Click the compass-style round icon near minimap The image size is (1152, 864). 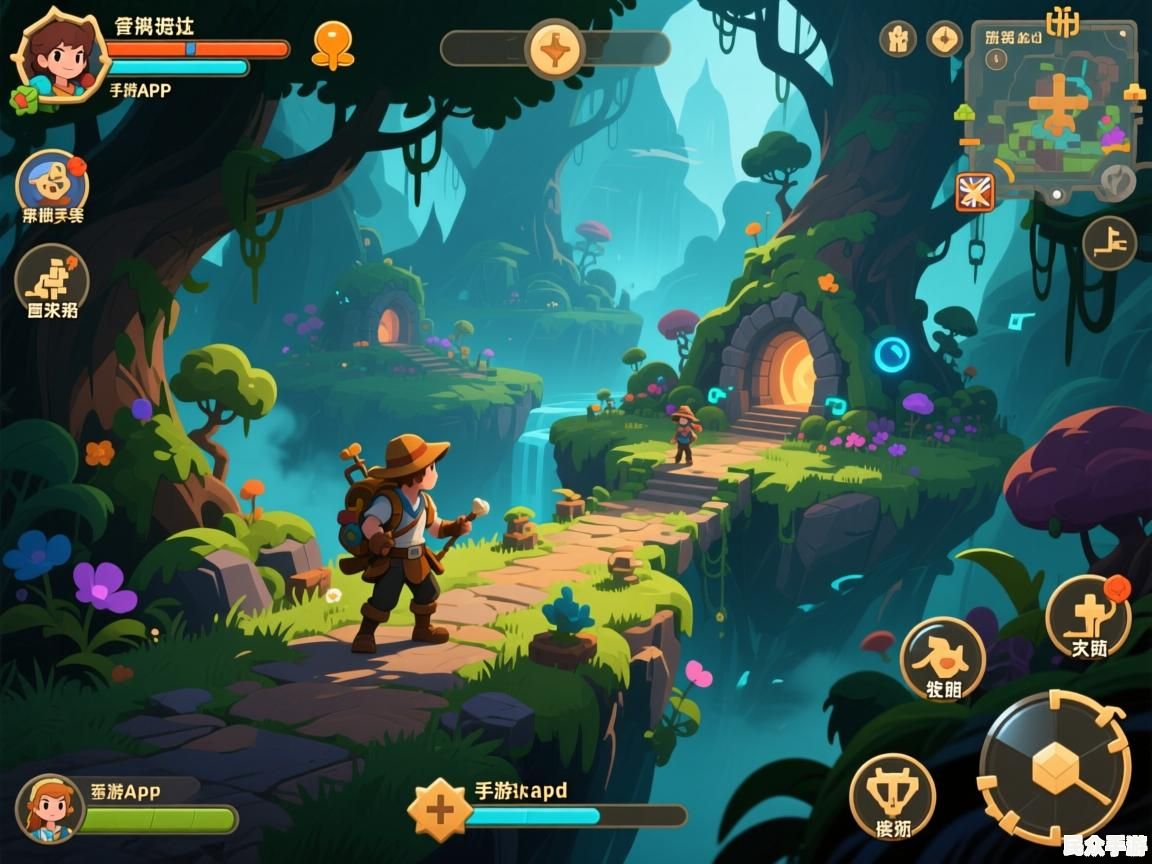point(944,39)
